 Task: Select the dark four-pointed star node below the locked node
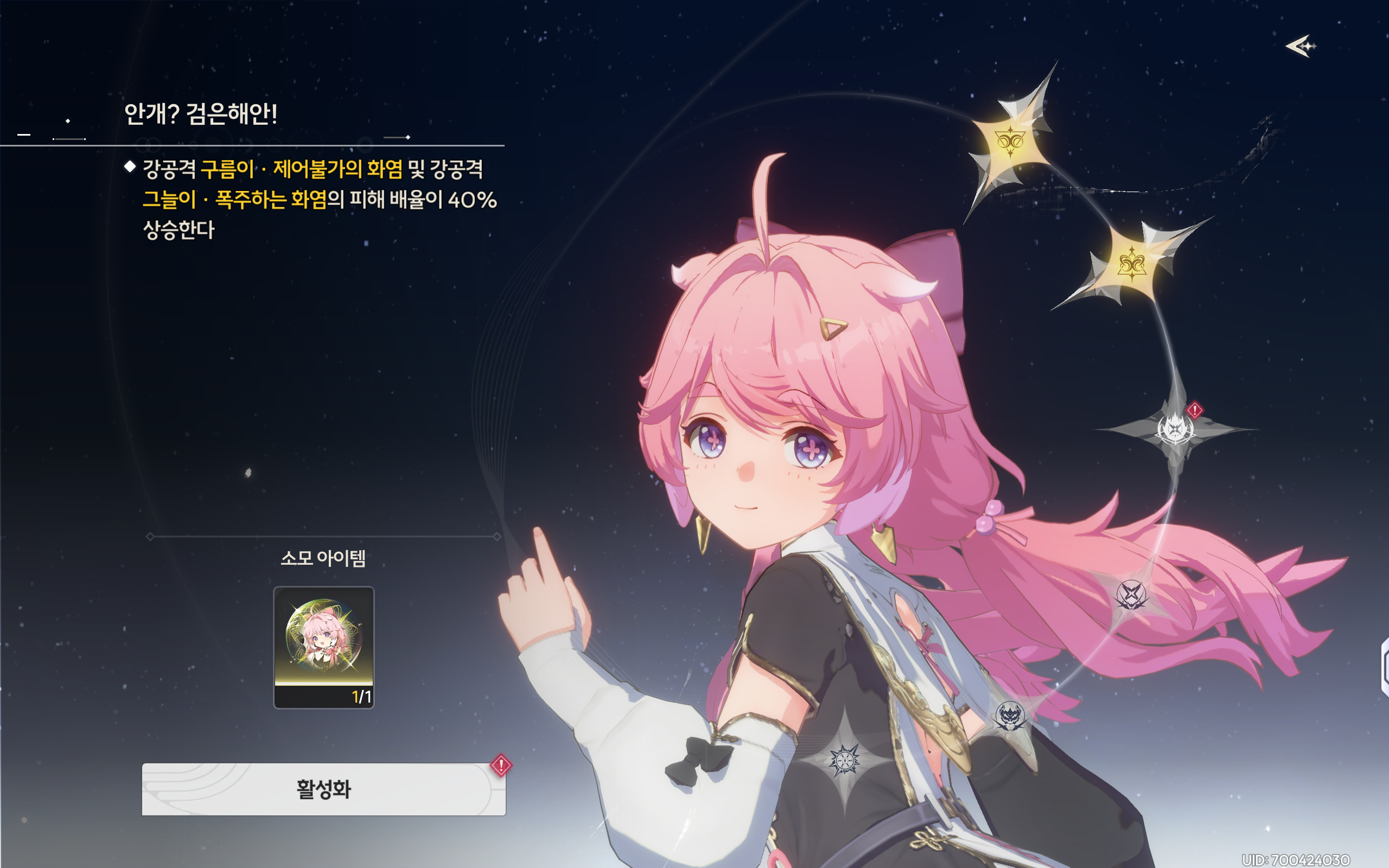click(1130, 594)
